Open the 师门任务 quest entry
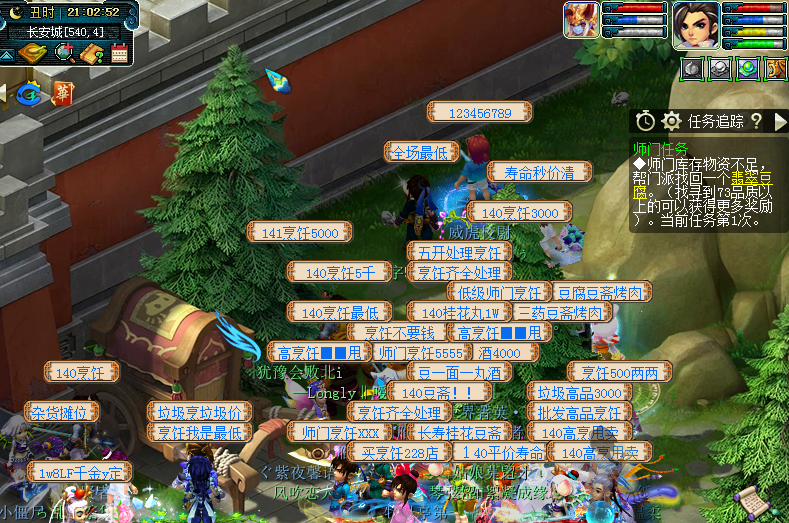789x523 pixels. pos(662,148)
